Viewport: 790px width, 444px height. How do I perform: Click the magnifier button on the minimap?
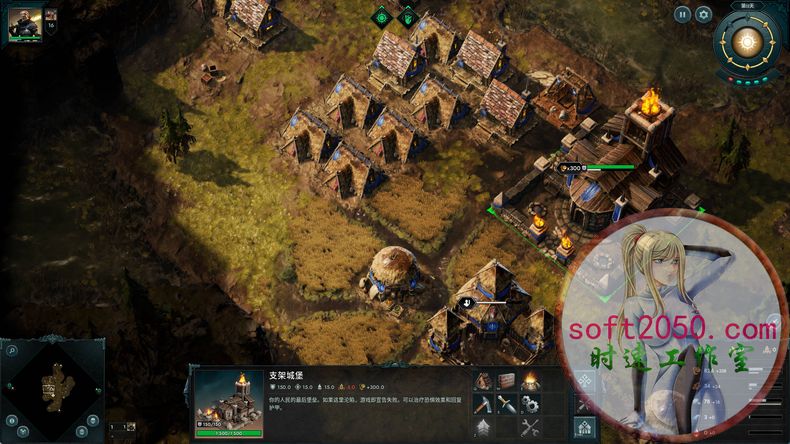point(13,350)
